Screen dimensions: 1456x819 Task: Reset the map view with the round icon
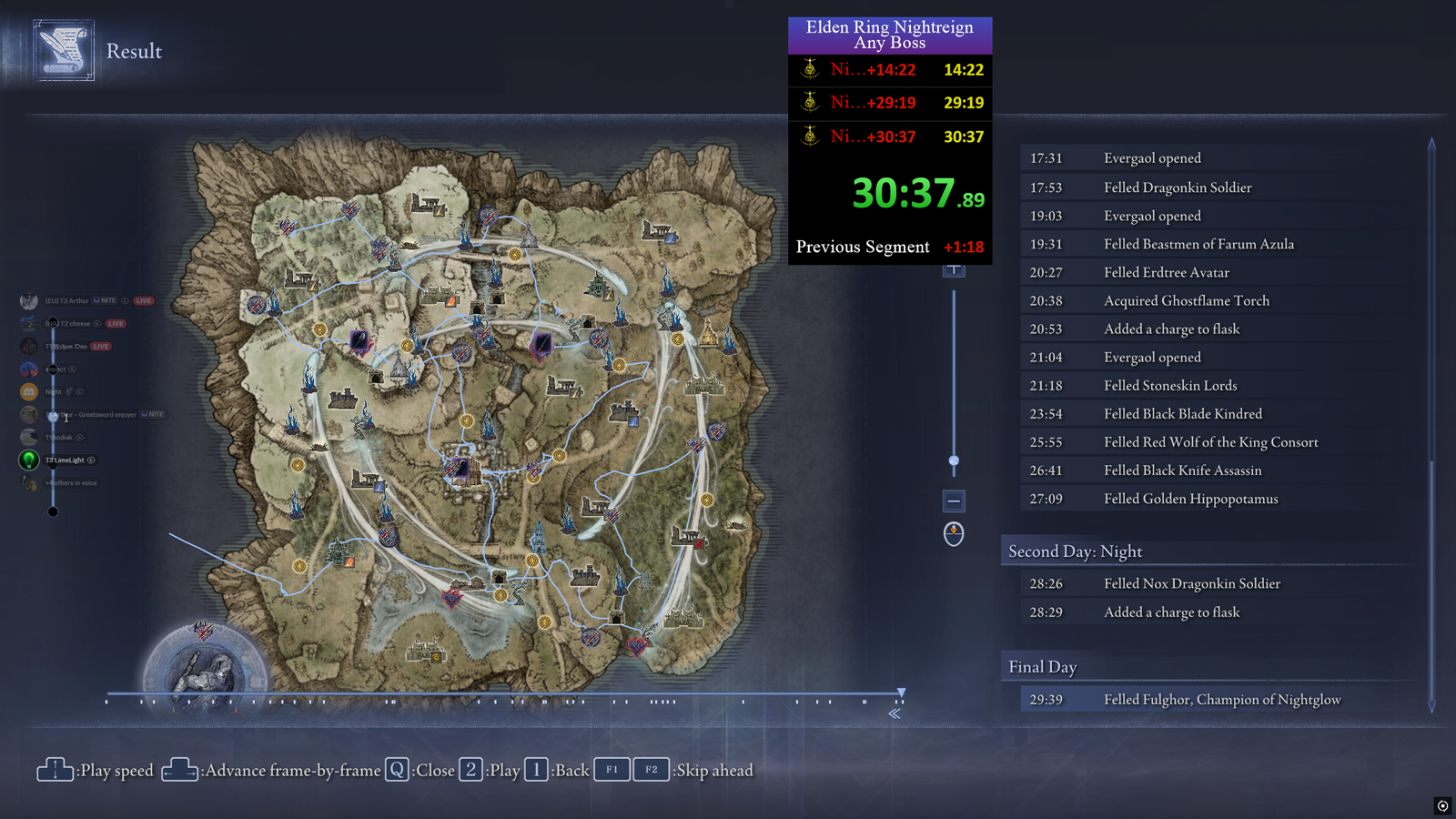tap(954, 534)
